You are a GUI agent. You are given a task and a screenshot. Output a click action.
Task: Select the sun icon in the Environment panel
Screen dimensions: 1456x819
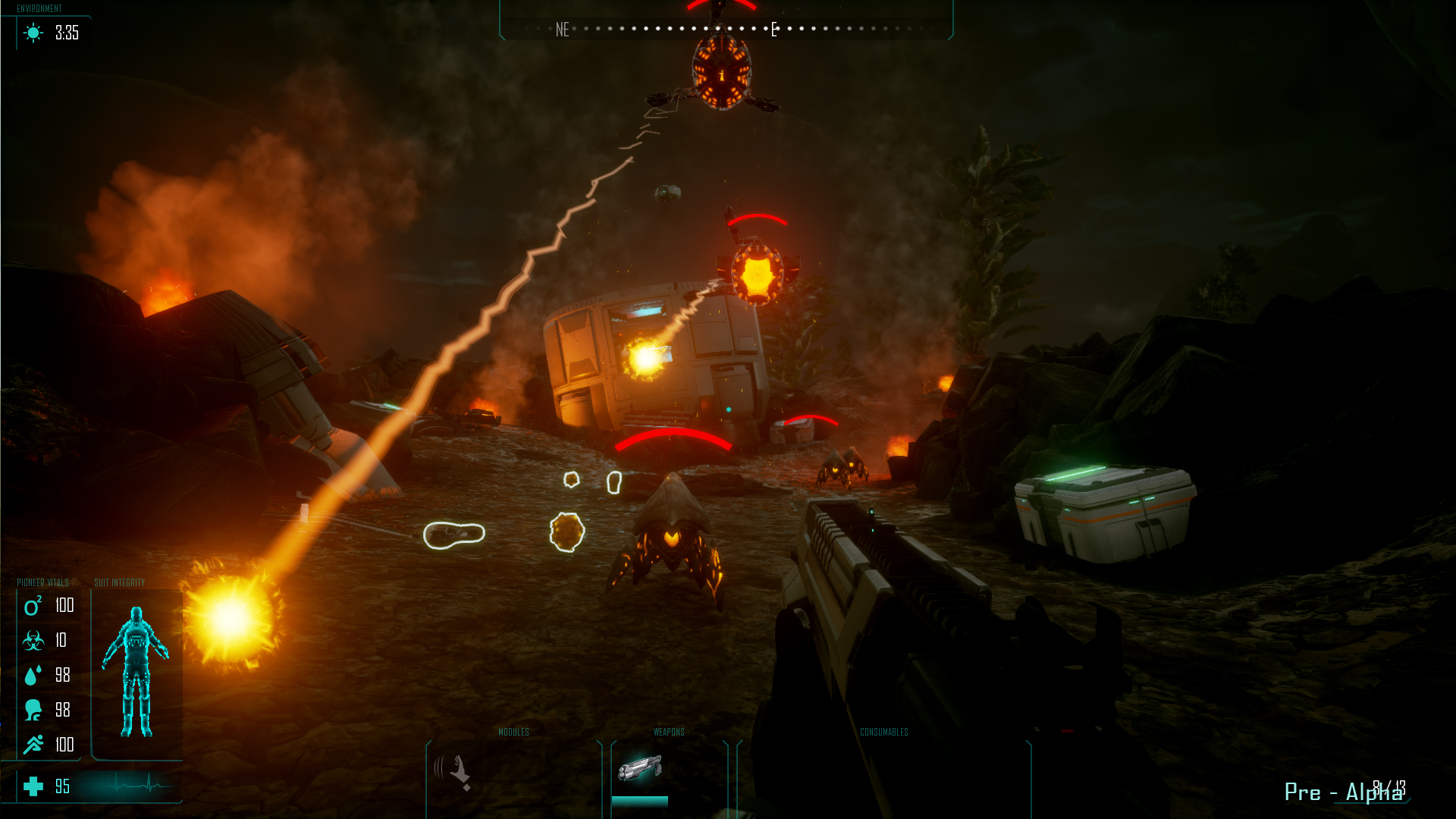click(x=31, y=33)
